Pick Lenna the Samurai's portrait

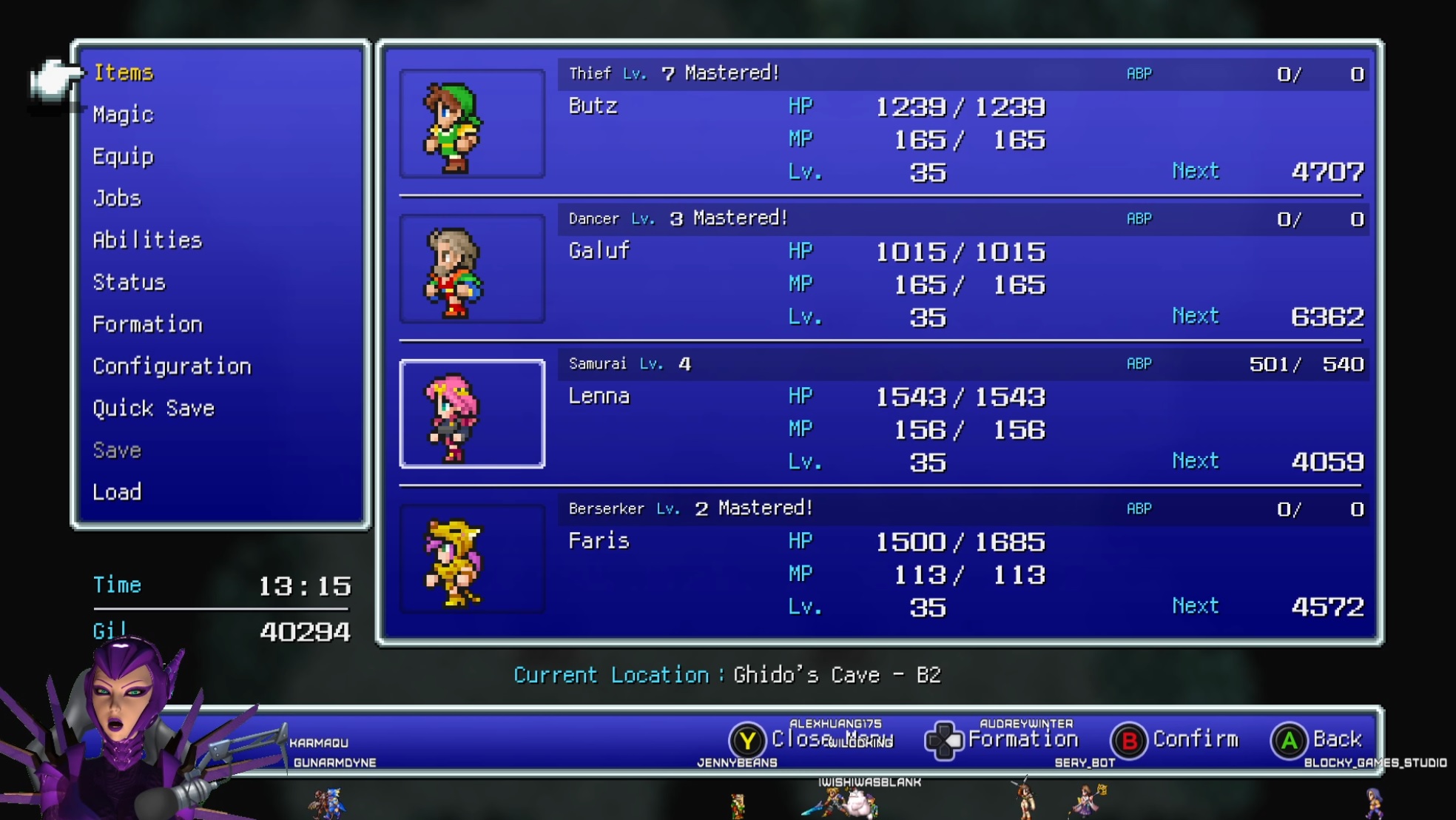472,414
